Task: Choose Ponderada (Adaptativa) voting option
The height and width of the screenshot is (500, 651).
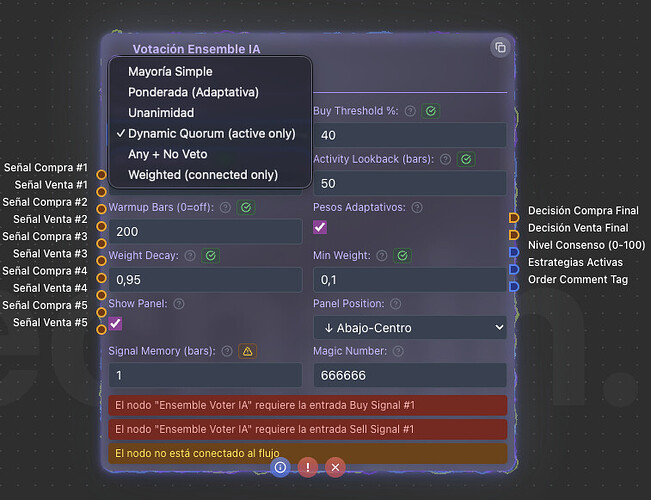Action: pyautogui.click(x=193, y=92)
